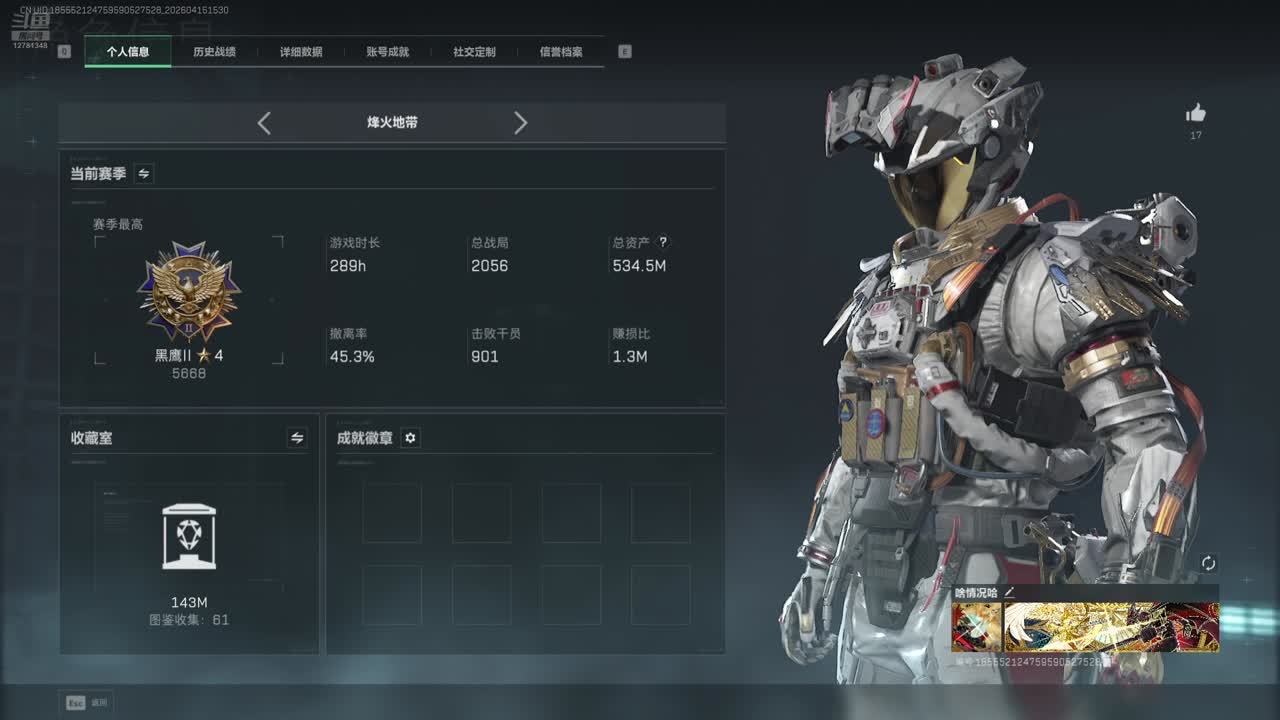This screenshot has width=1280, height=720.
Task: Click the right arrow beside 烽火地带
Action: coord(520,123)
